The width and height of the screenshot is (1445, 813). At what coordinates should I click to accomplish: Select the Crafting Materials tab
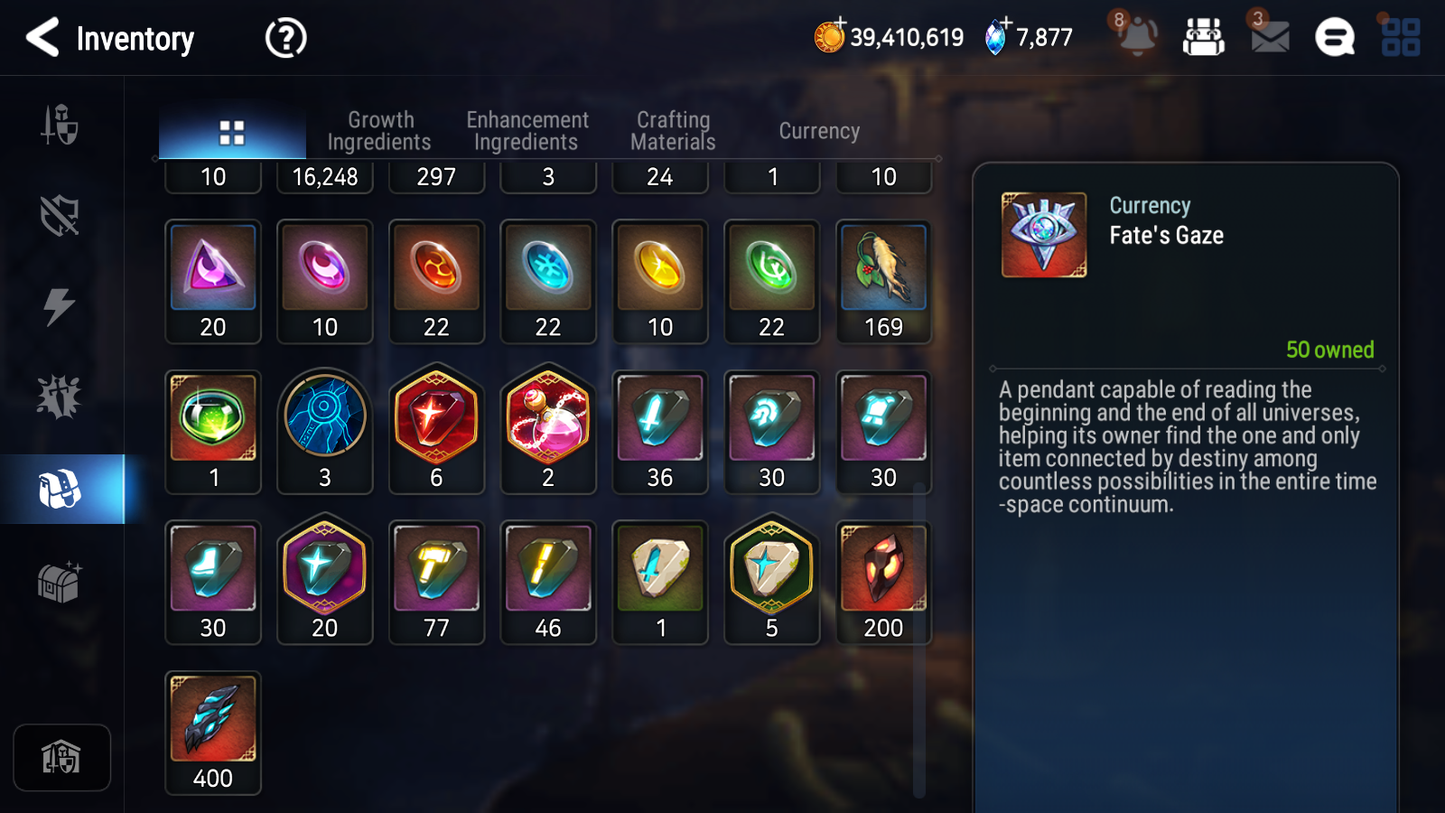click(673, 131)
